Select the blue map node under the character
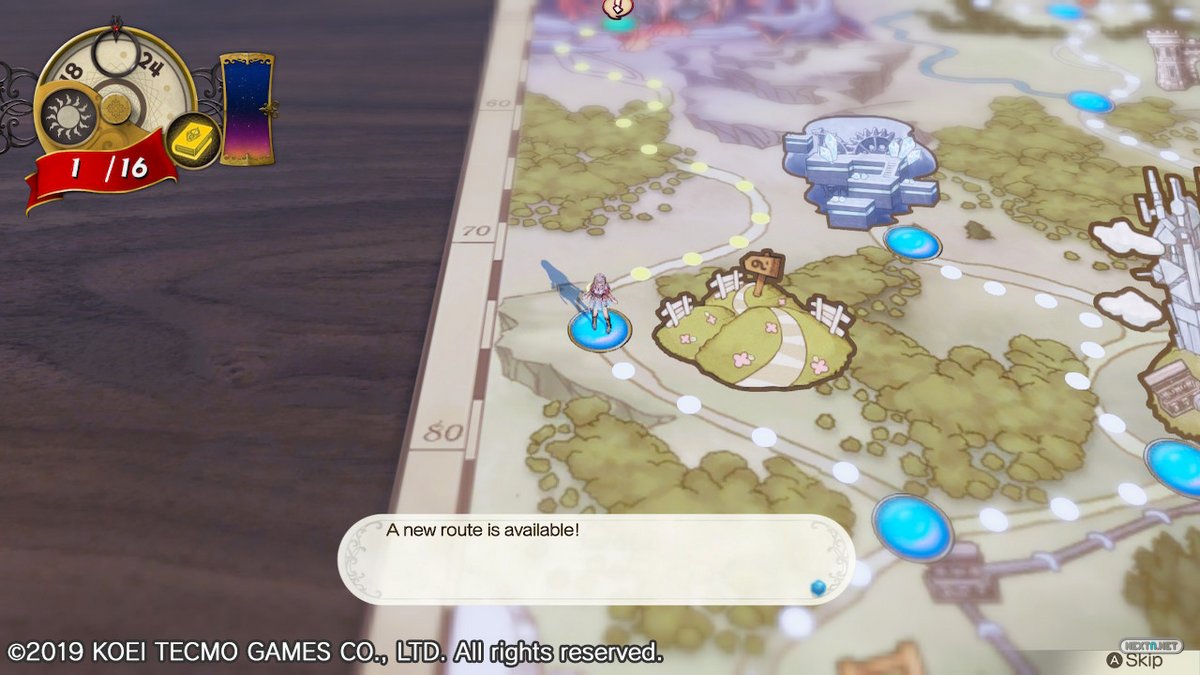Screen dimensions: 1200x675 [x=599, y=329]
